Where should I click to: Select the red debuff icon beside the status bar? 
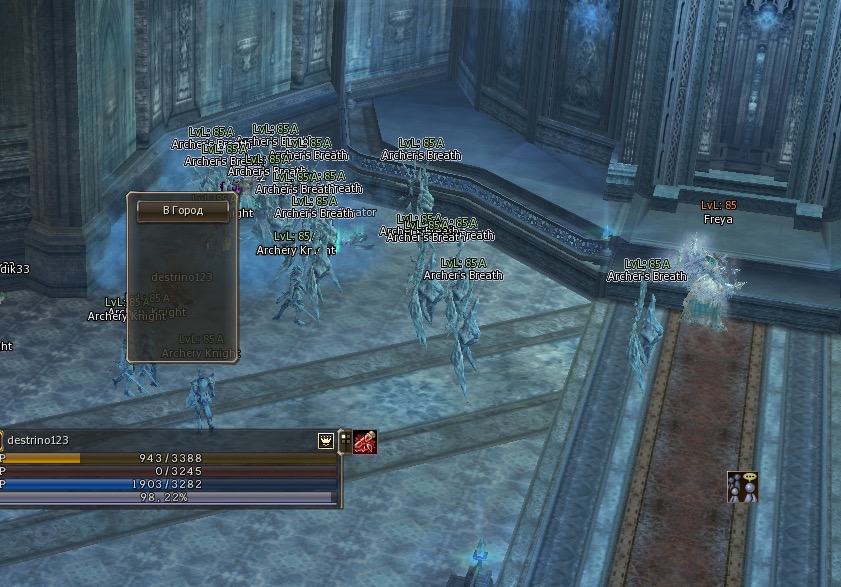pos(365,441)
